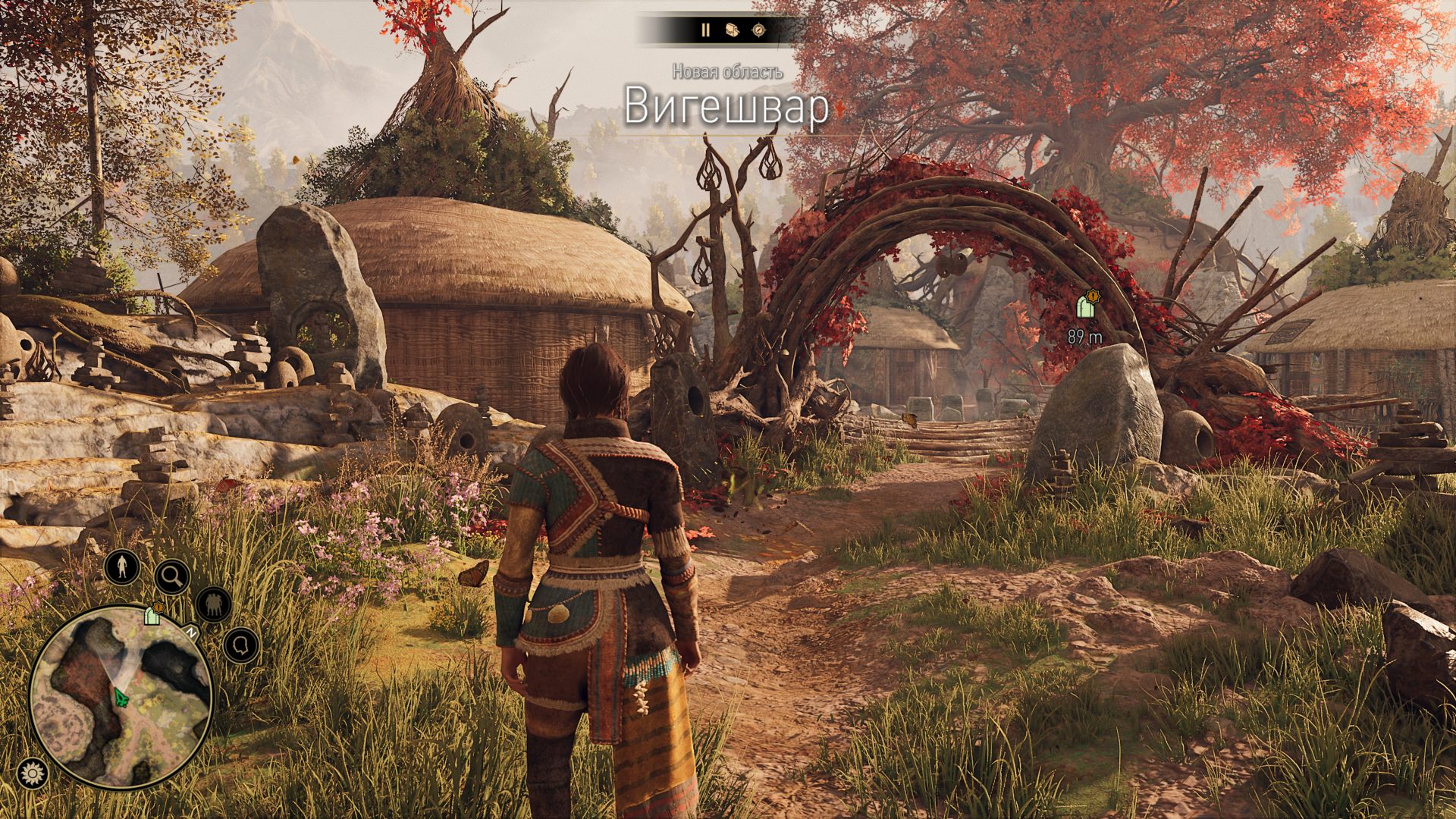Select the head profile icon near the minimap

click(x=240, y=645)
